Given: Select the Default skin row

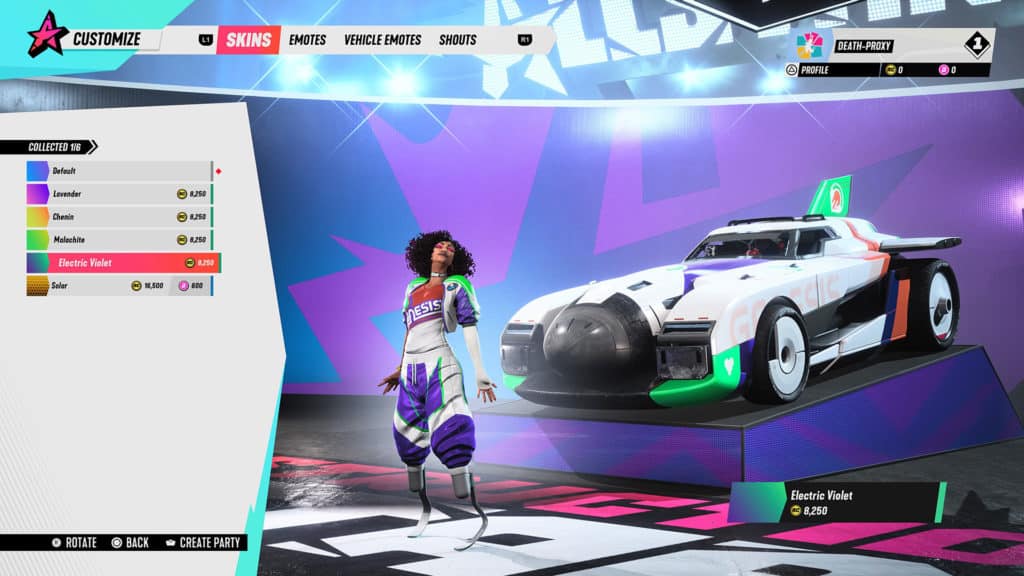Looking at the screenshot, I should pos(119,171).
